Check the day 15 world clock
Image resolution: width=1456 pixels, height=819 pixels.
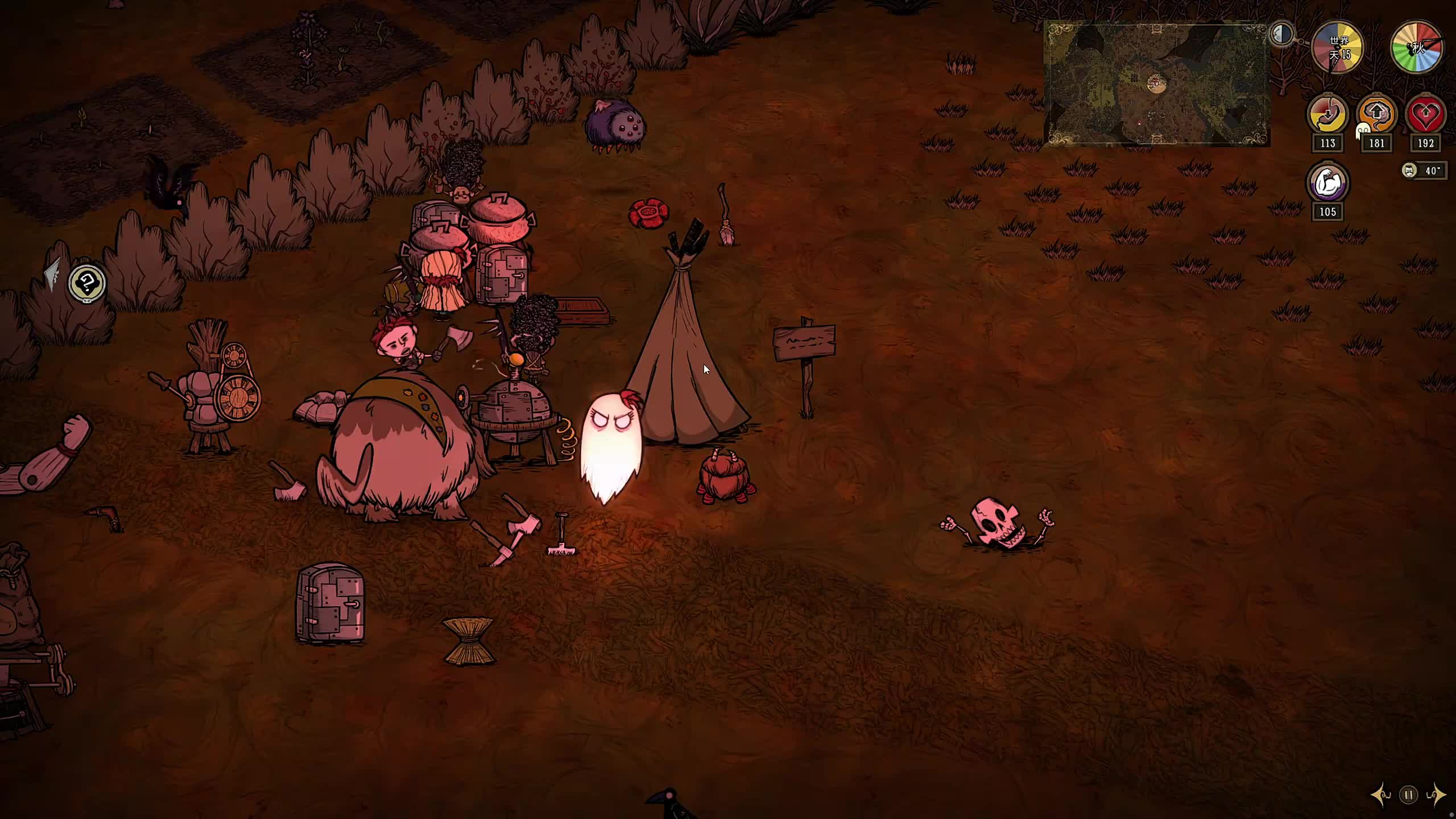pyautogui.click(x=1338, y=48)
